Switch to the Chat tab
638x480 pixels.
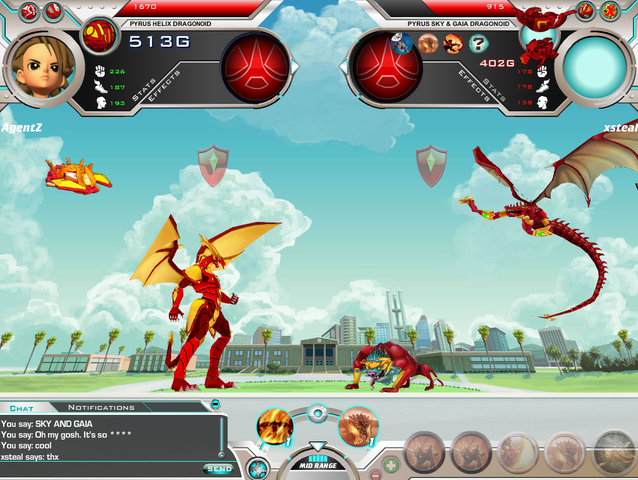click(x=22, y=408)
